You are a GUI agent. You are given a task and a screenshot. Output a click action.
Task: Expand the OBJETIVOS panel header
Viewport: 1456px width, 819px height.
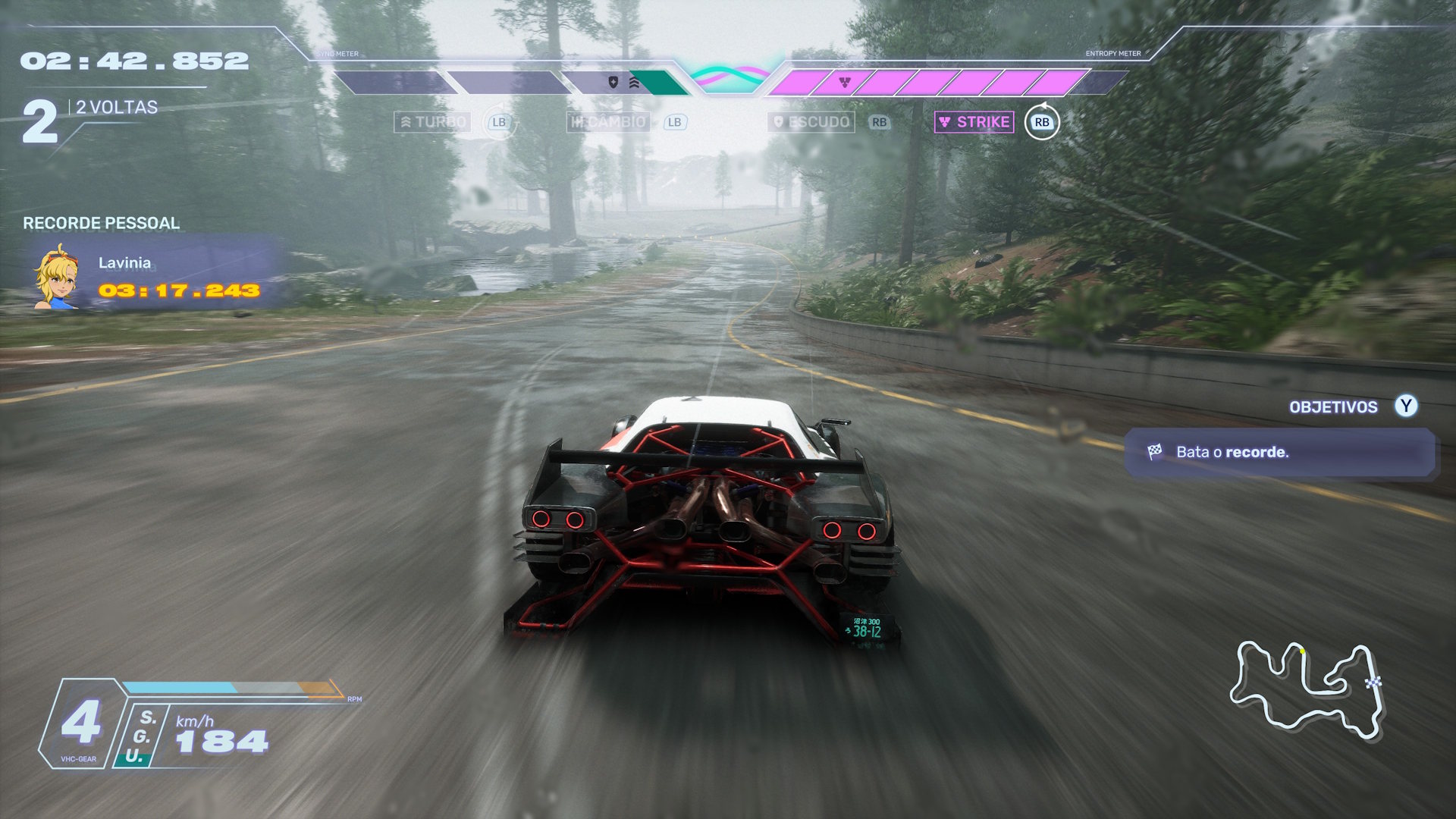click(x=1333, y=407)
